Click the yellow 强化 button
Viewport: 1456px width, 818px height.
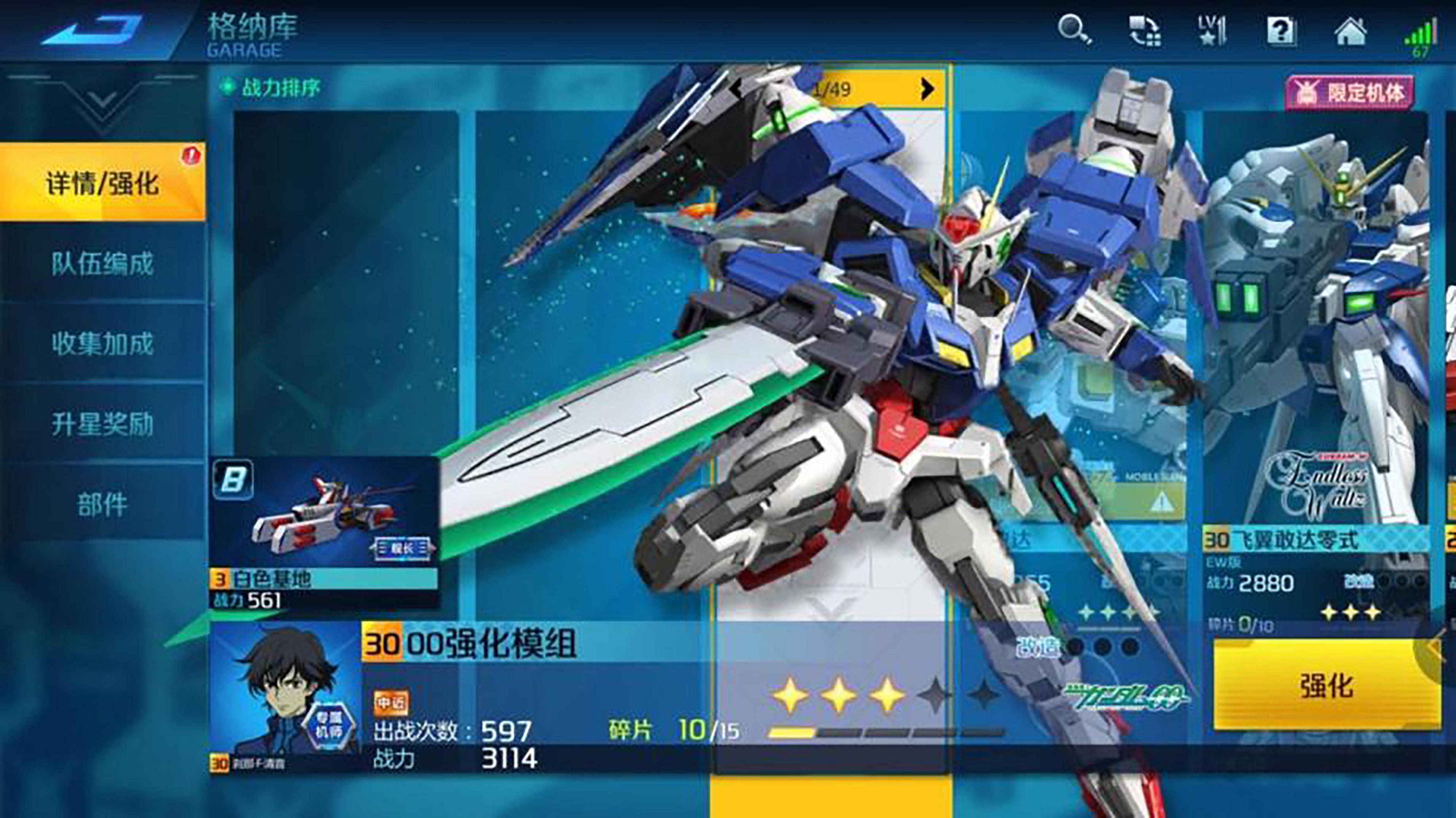pyautogui.click(x=1326, y=685)
